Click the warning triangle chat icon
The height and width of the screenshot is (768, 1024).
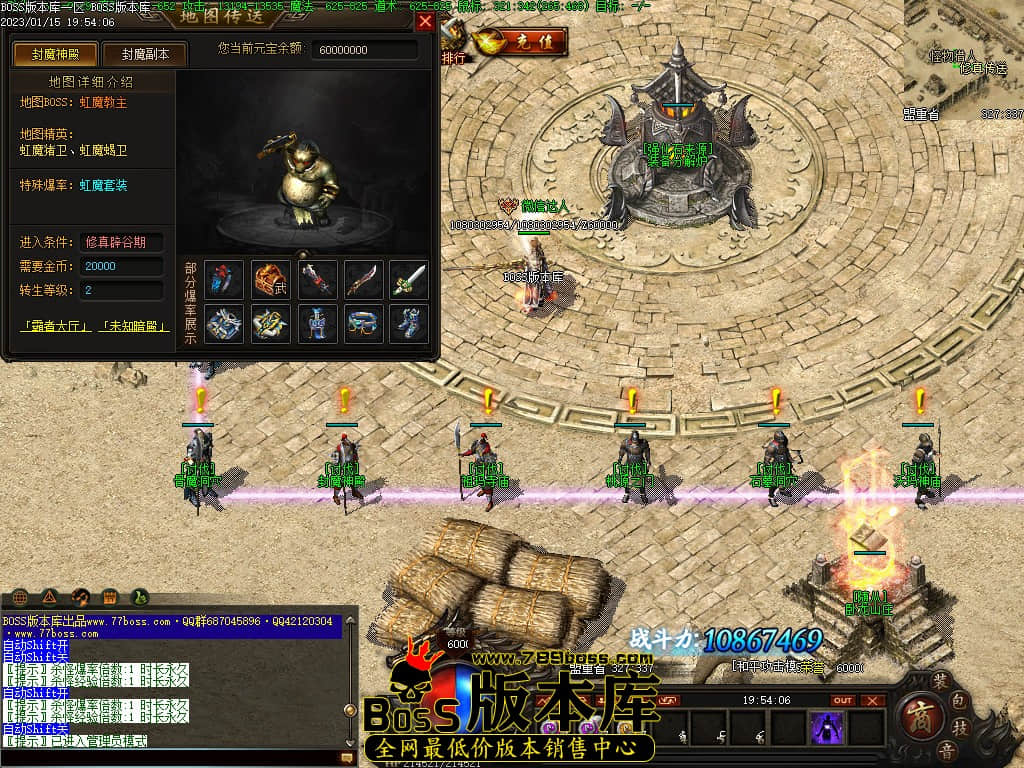click(x=50, y=597)
